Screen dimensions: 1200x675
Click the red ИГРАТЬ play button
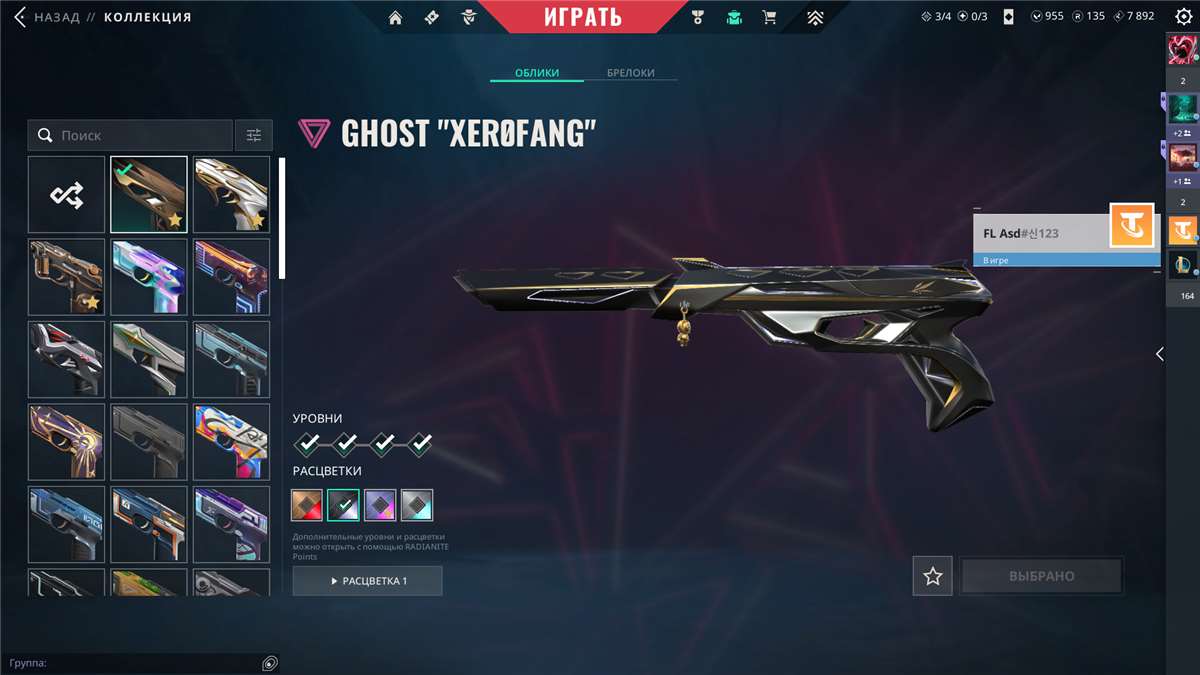click(583, 17)
